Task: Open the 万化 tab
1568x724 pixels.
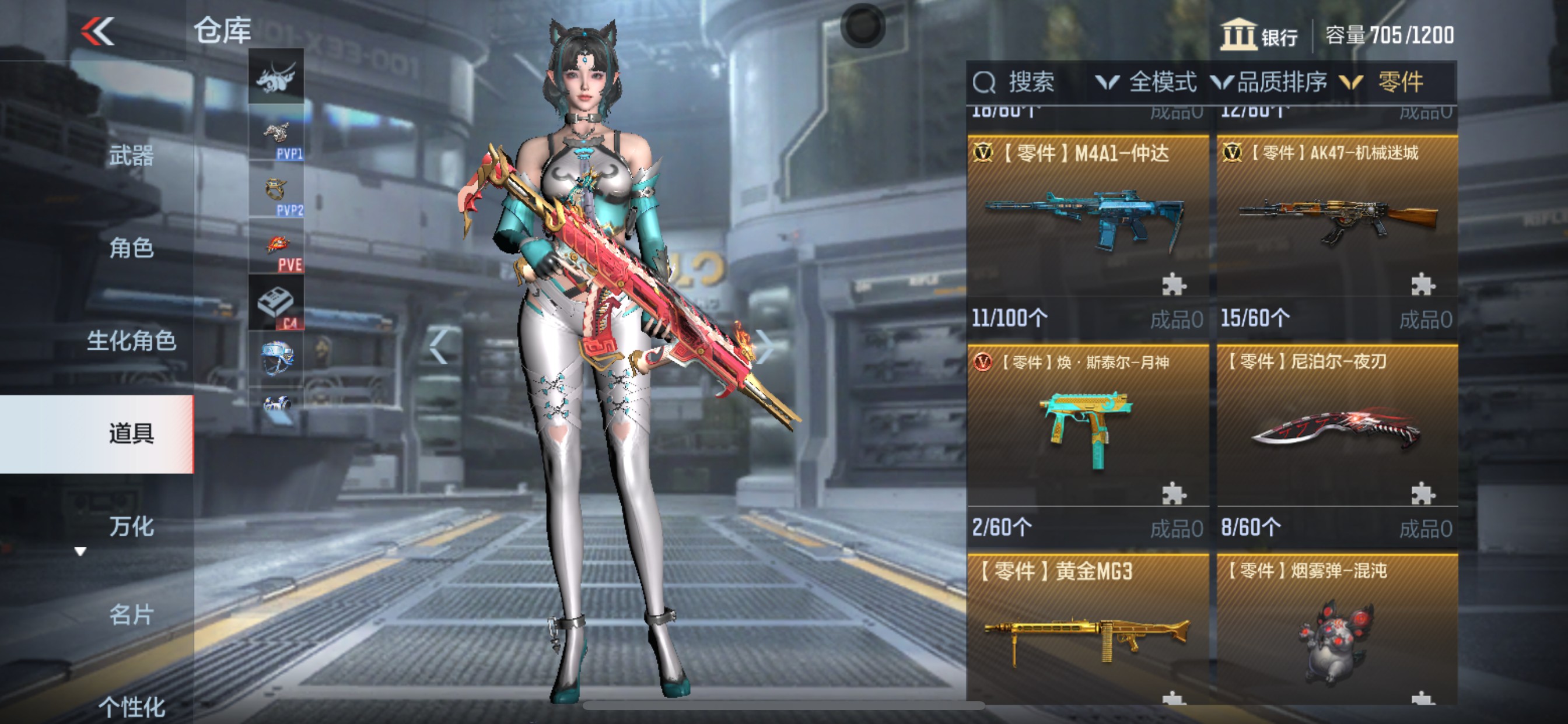Action: (131, 526)
